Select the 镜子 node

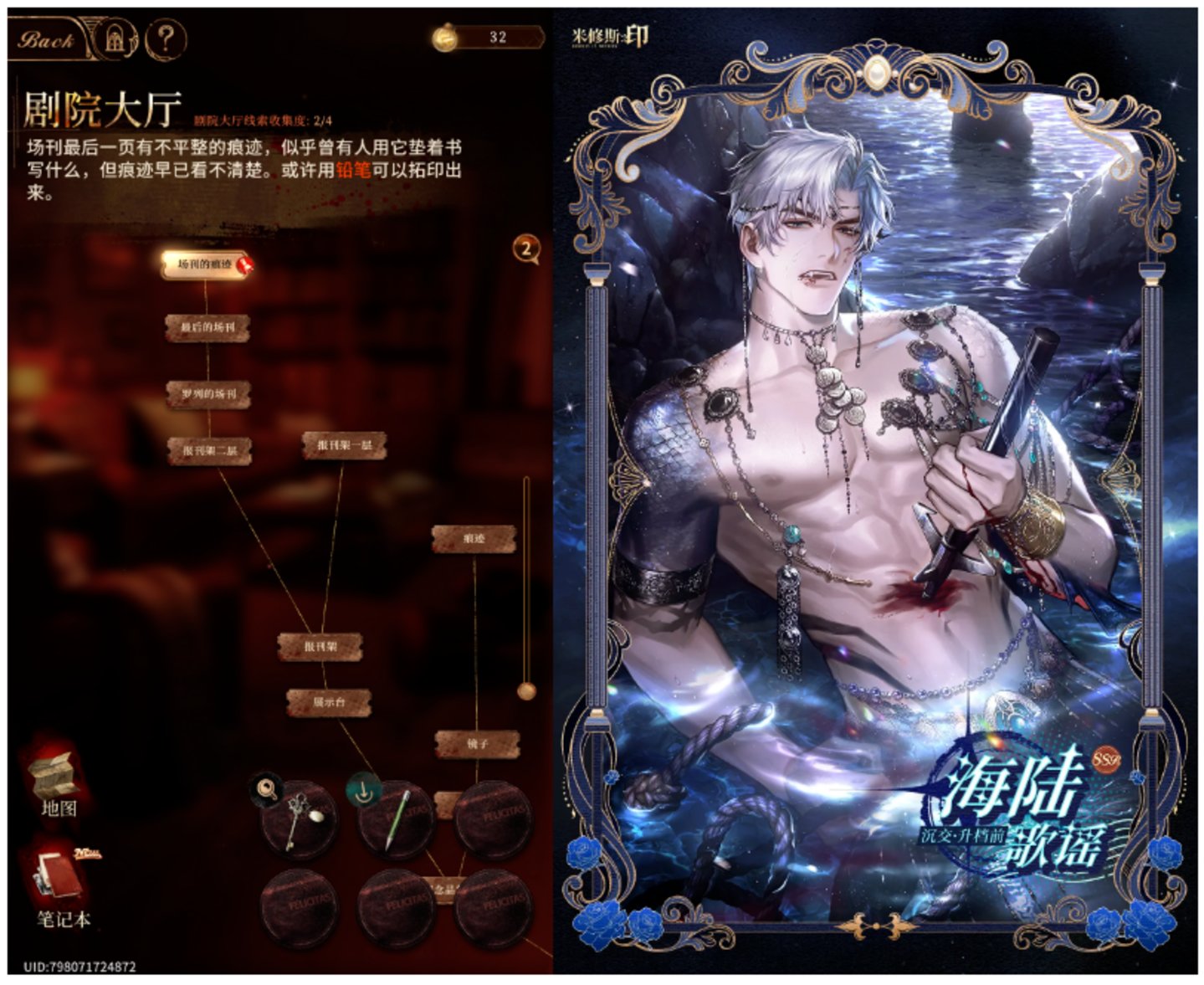(x=475, y=744)
